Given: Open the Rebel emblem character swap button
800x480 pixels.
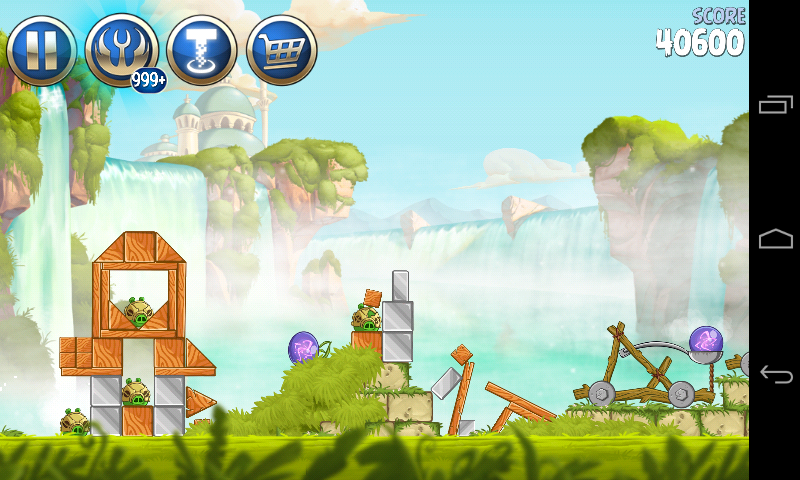Looking at the screenshot, I should tap(120, 48).
